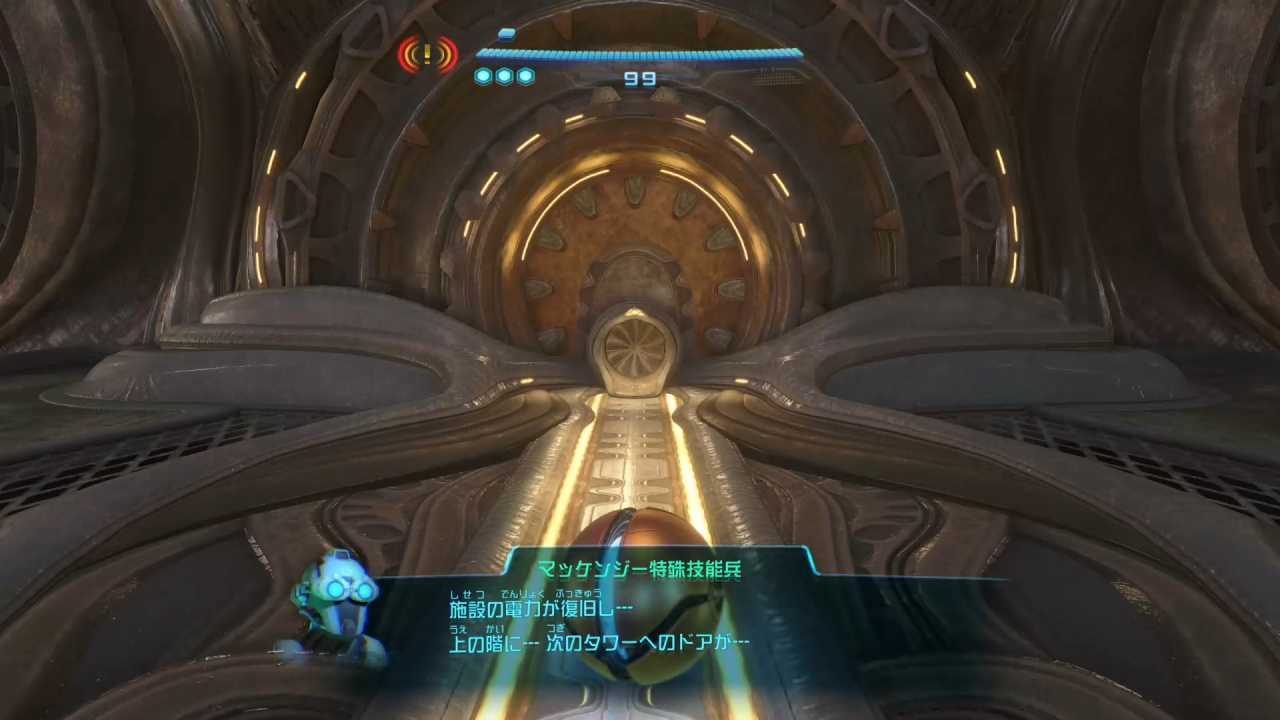Select the middle hexagonal Energy Tank icon
Screen dimensions: 1280x720
coord(504,75)
